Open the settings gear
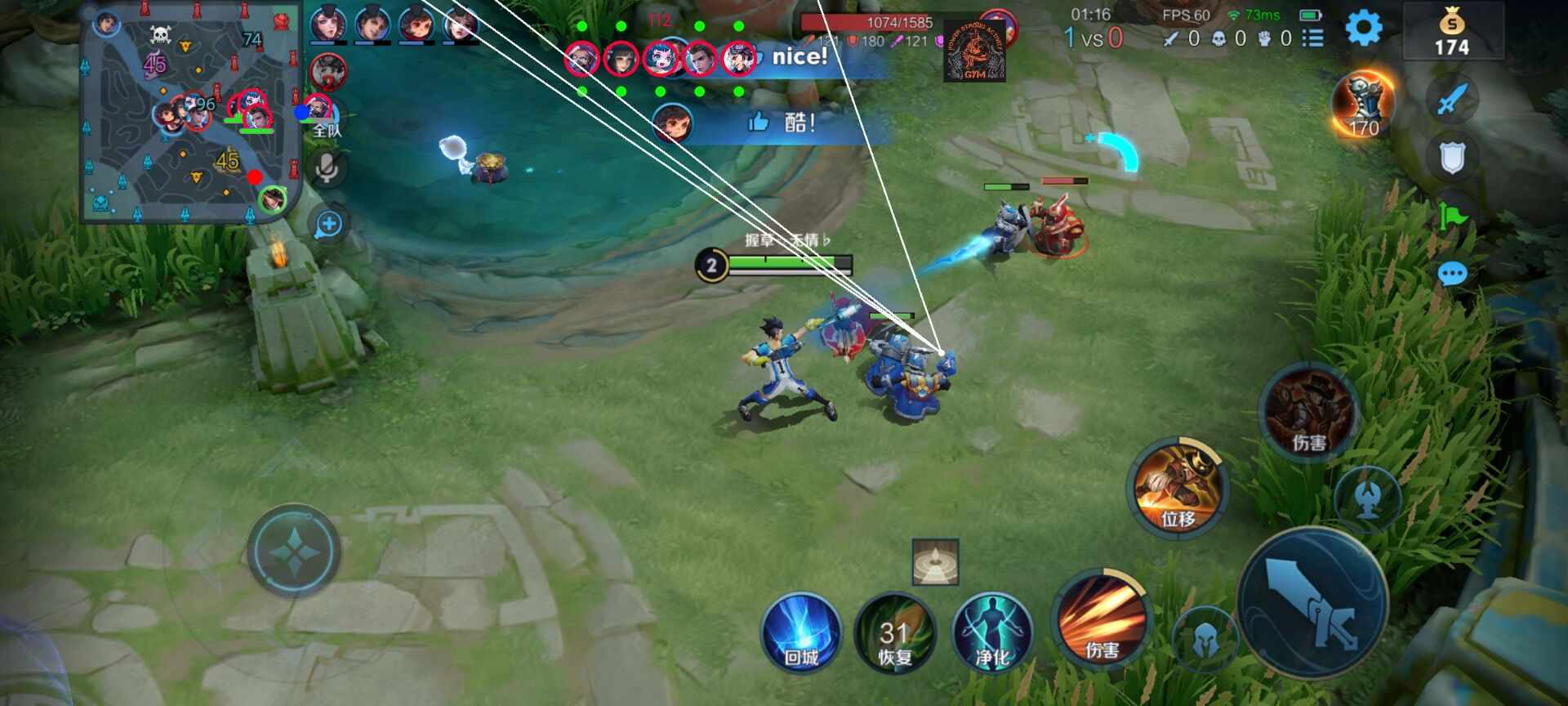Image resolution: width=1568 pixels, height=706 pixels. pos(1363,29)
